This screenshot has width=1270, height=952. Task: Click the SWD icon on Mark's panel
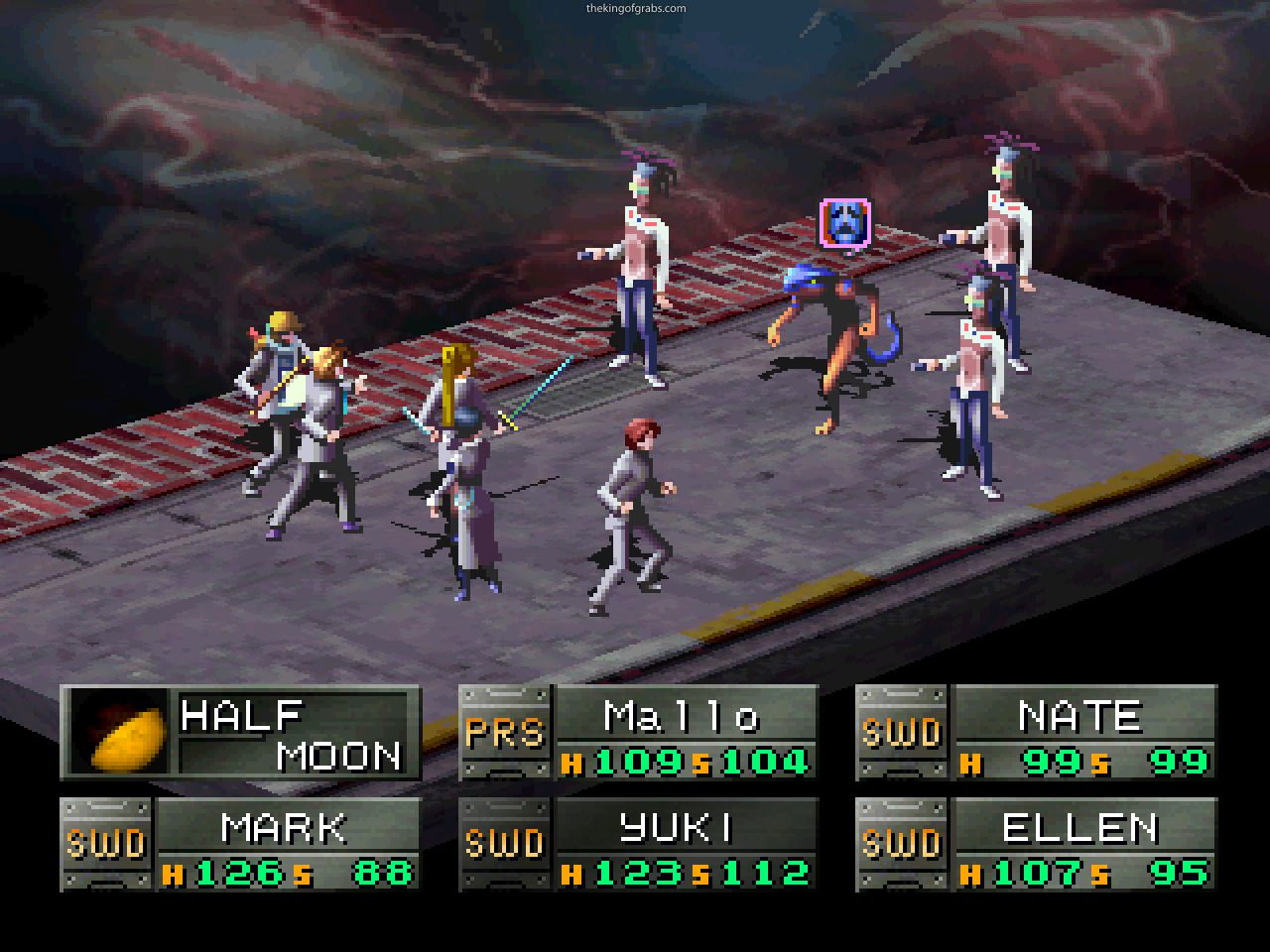(x=105, y=842)
